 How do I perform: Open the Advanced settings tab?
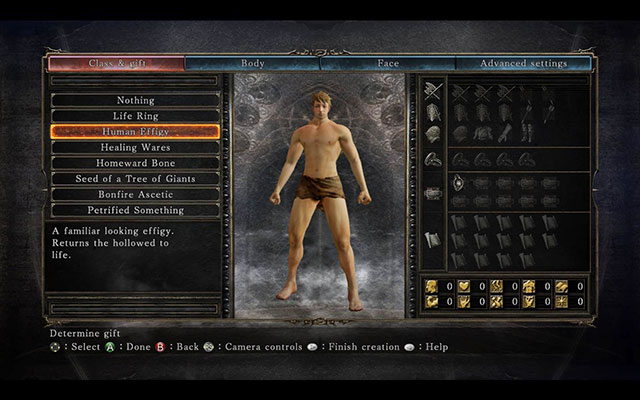coord(523,64)
